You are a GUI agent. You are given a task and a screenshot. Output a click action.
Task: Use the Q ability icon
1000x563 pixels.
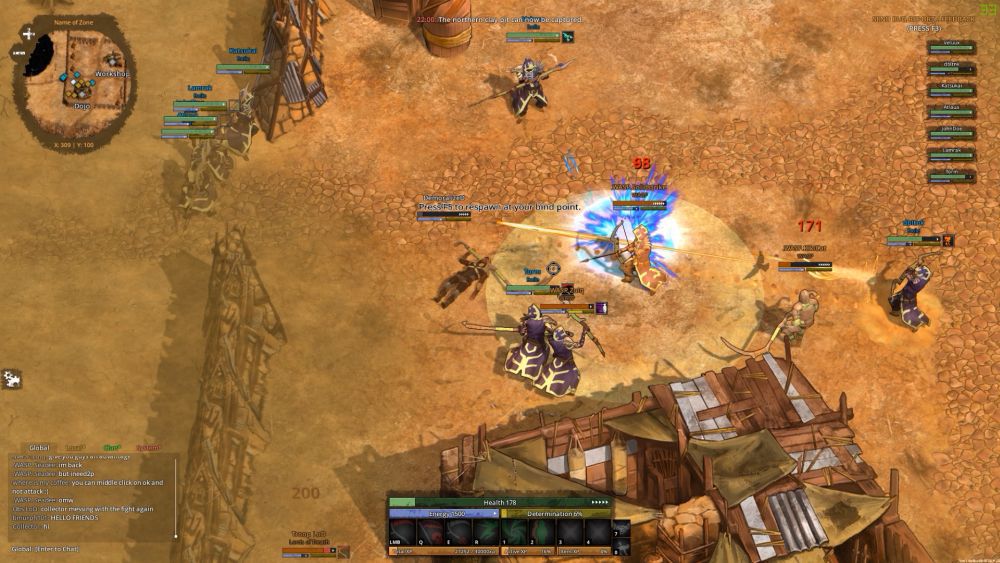pyautogui.click(x=430, y=532)
